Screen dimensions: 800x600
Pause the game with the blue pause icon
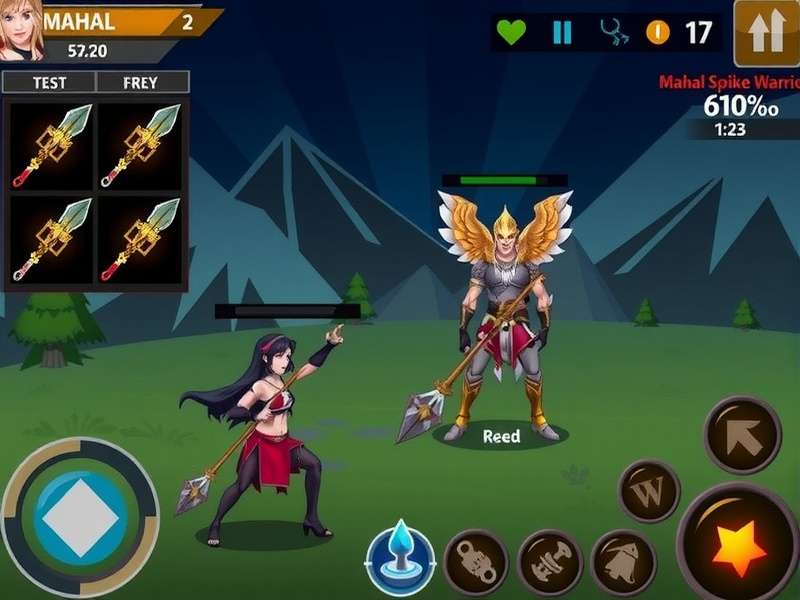[x=563, y=32]
